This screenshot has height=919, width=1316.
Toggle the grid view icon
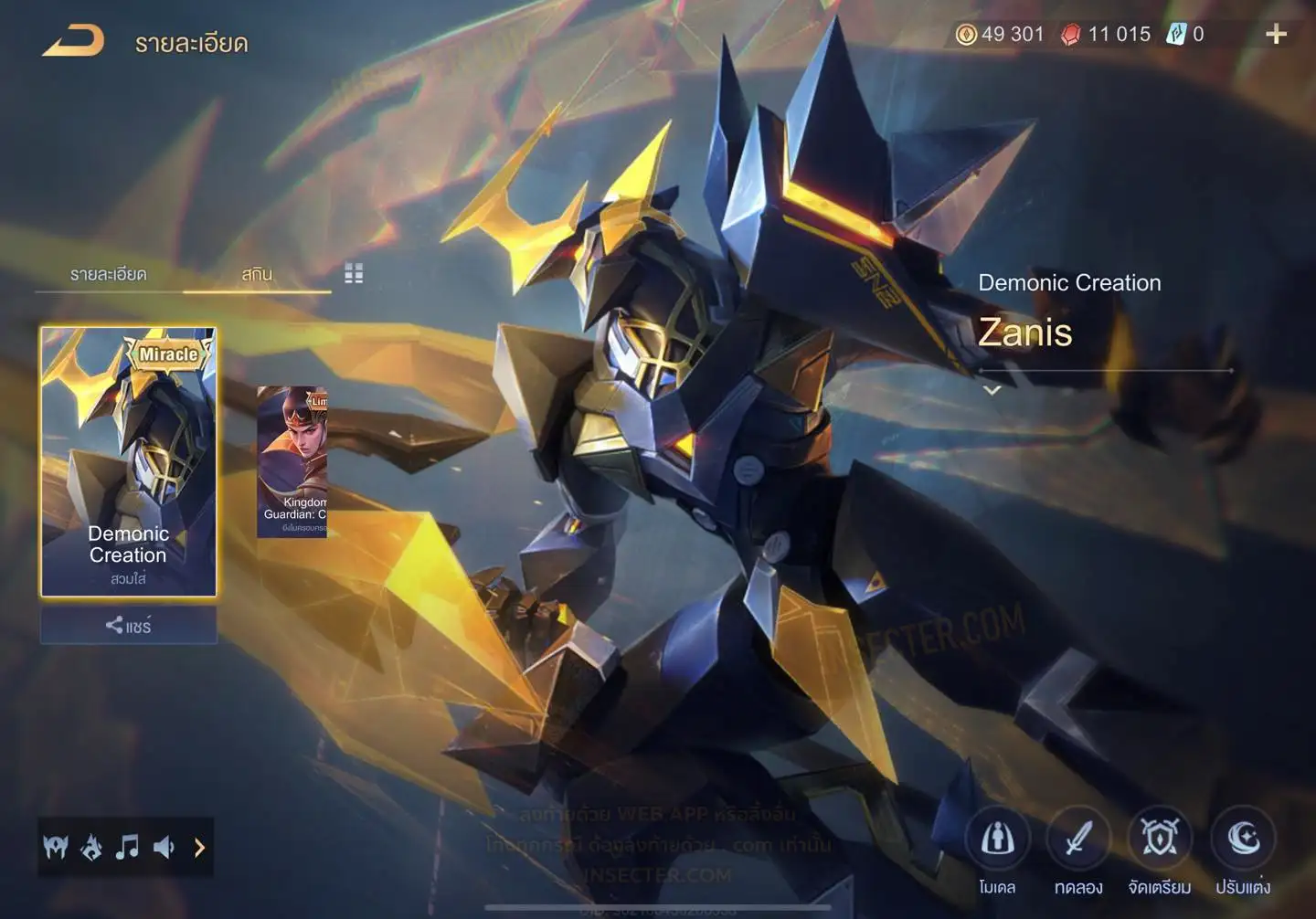pyautogui.click(x=354, y=273)
